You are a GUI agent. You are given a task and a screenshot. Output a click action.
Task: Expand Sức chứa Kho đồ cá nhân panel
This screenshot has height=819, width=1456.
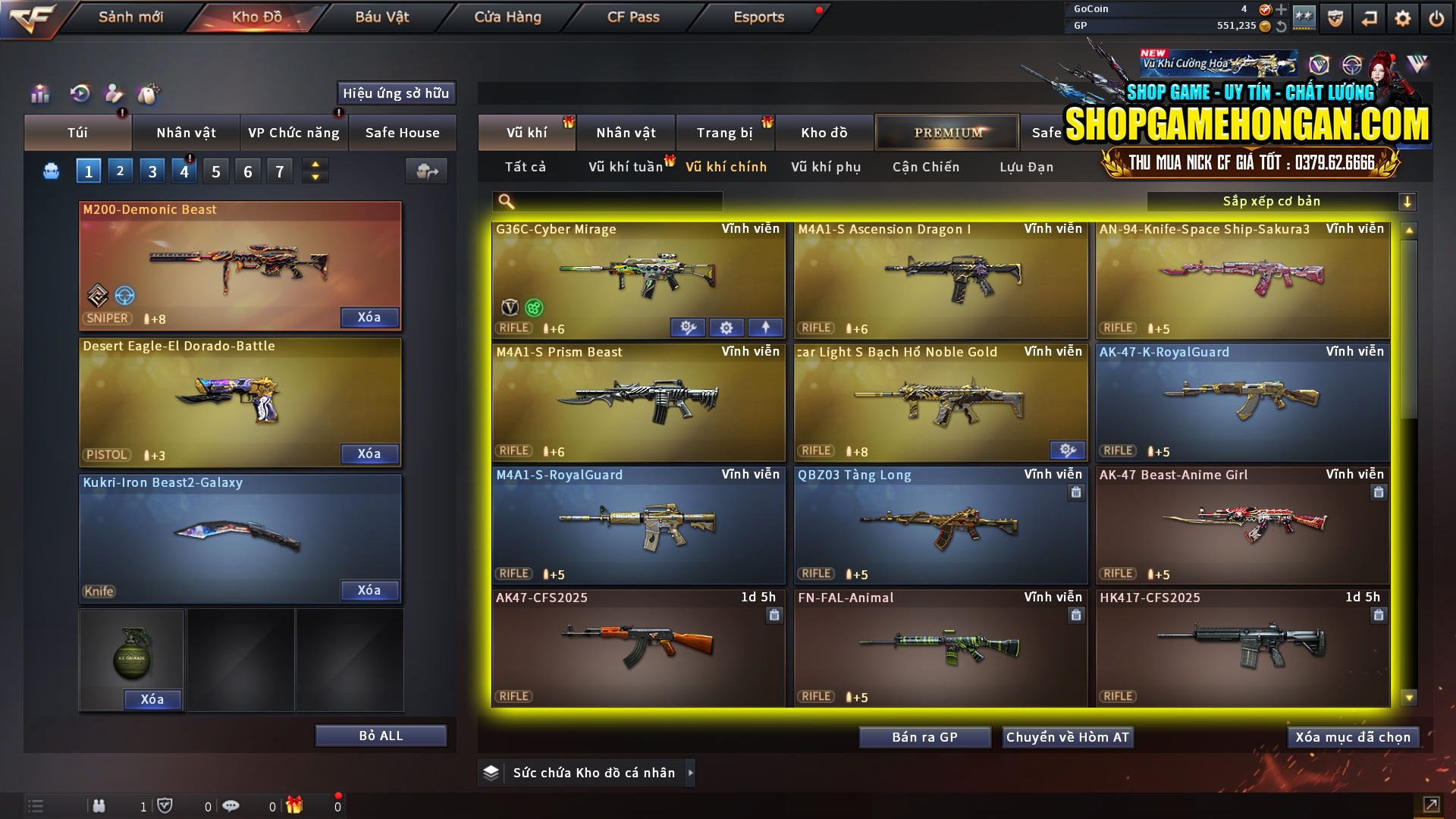(691, 773)
